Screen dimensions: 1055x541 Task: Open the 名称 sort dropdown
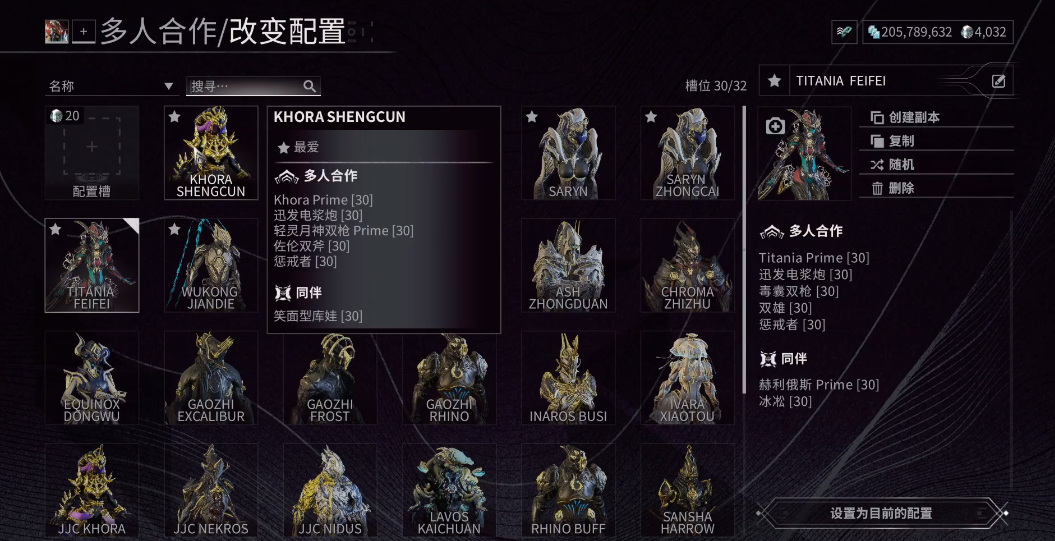[111, 87]
